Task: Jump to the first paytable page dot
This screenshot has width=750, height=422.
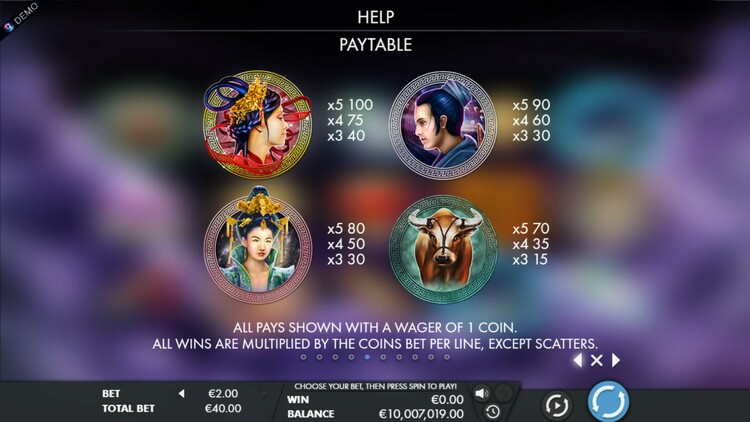Action: pyautogui.click(x=303, y=356)
